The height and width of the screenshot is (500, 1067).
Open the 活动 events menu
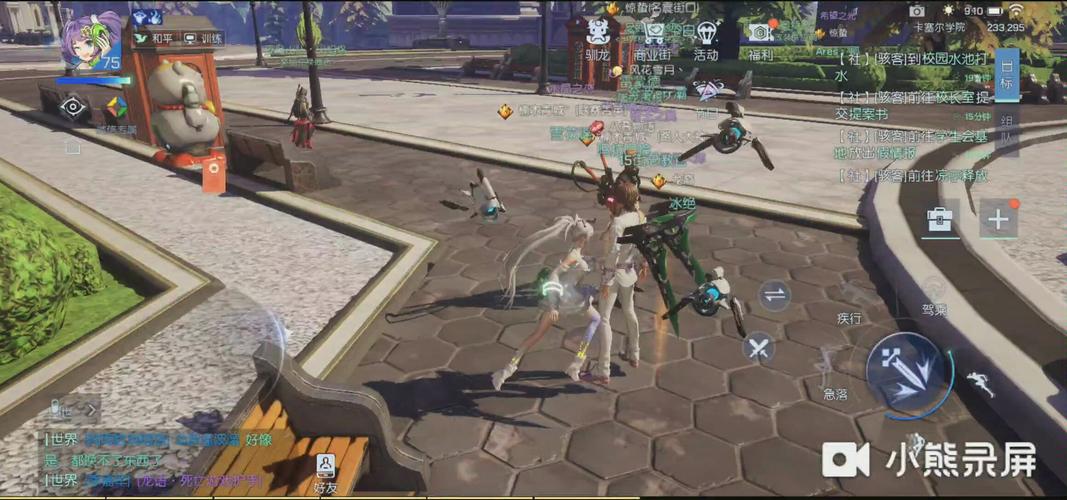pyautogui.click(x=706, y=38)
